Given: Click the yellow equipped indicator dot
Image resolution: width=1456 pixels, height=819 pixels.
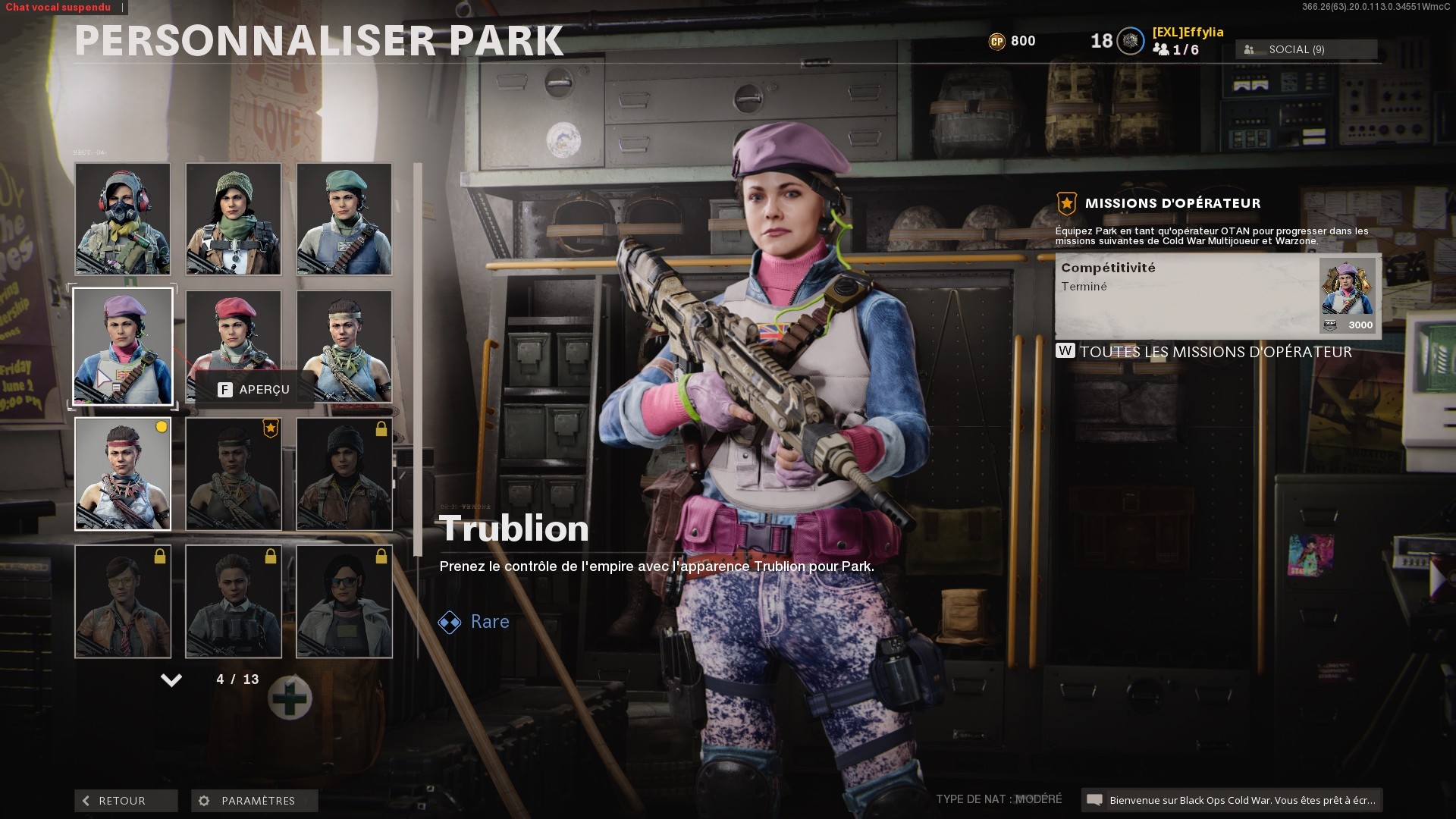Looking at the screenshot, I should (x=159, y=427).
